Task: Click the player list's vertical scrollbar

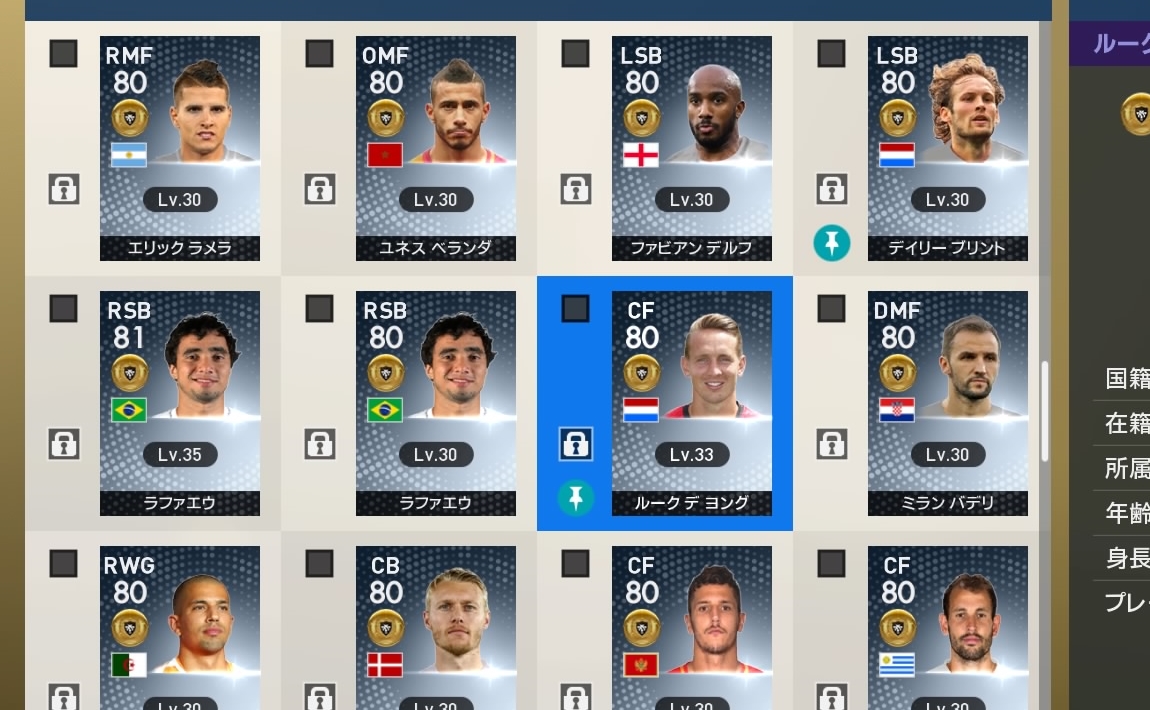Action: (1045, 410)
